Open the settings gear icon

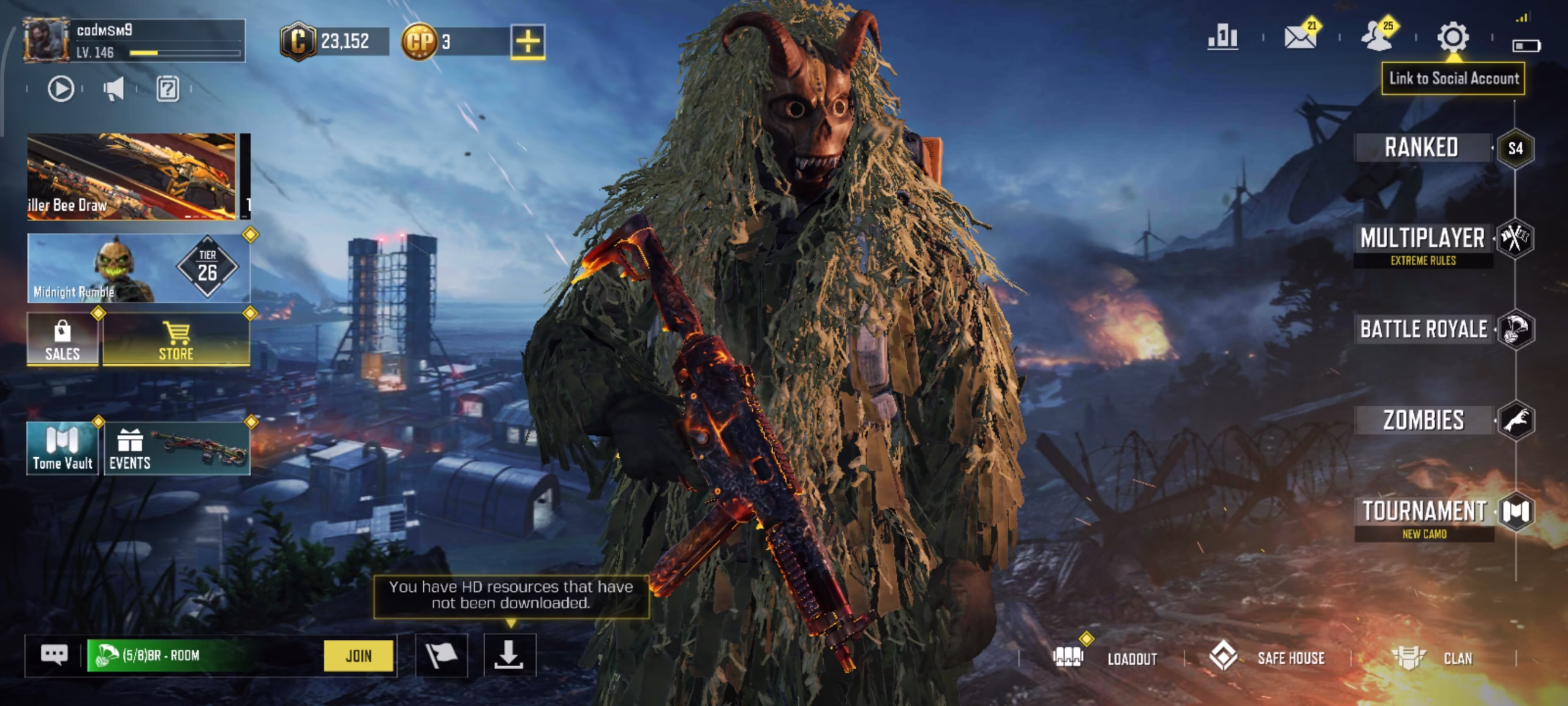(x=1453, y=38)
